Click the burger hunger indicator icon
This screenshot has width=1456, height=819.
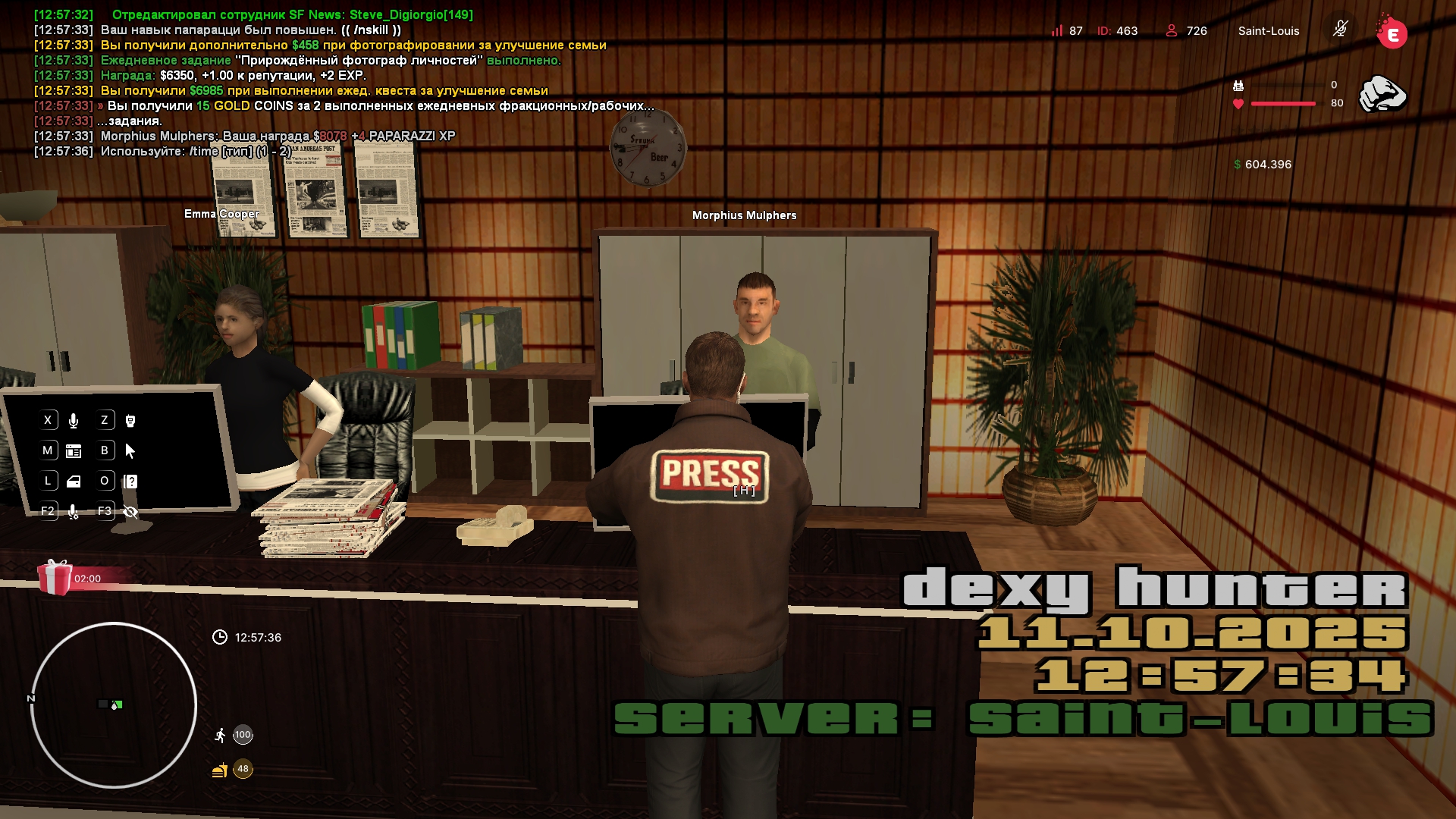[x=220, y=770]
